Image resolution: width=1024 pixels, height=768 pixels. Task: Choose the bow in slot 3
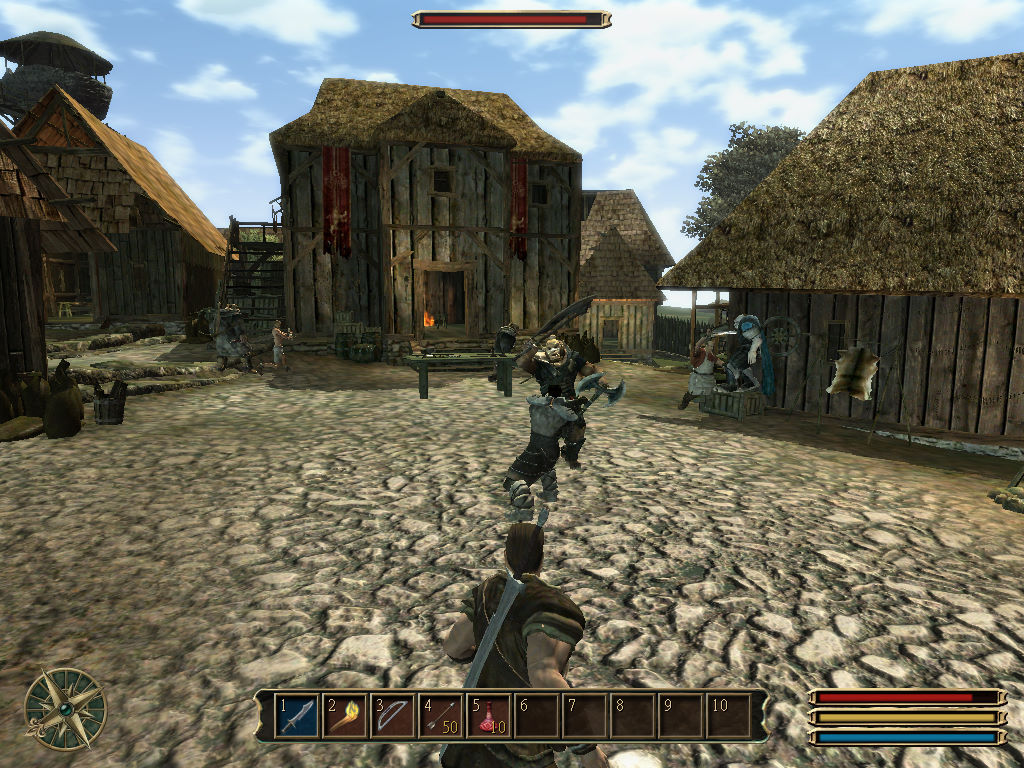(x=393, y=716)
